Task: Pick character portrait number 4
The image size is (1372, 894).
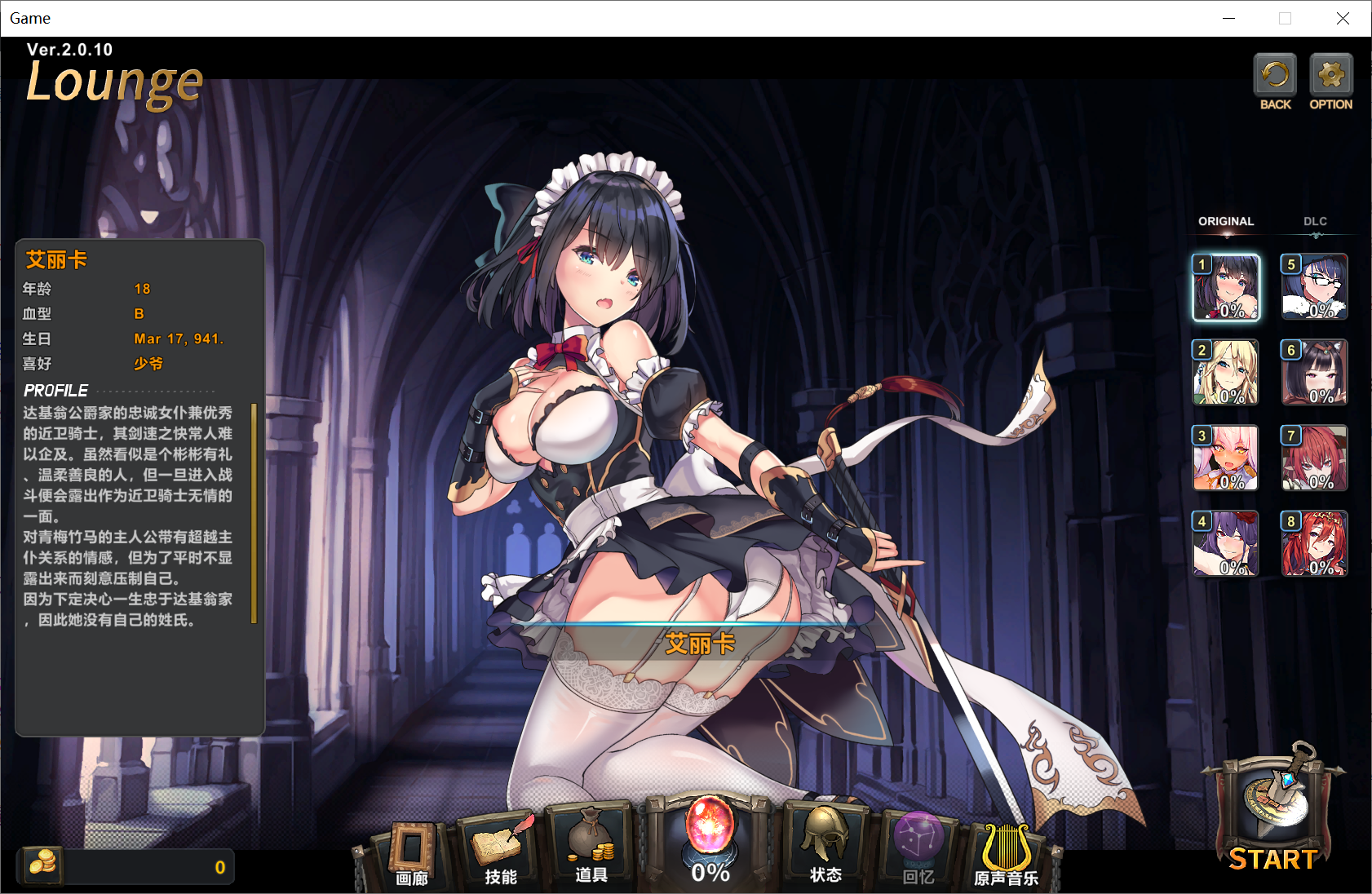Action: point(1226,544)
